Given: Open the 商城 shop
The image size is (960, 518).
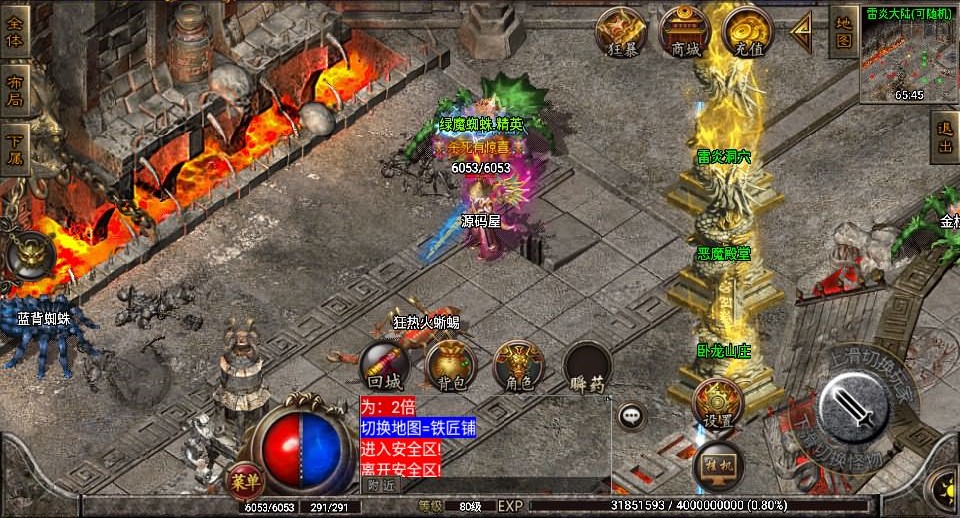Looking at the screenshot, I should point(685,31).
